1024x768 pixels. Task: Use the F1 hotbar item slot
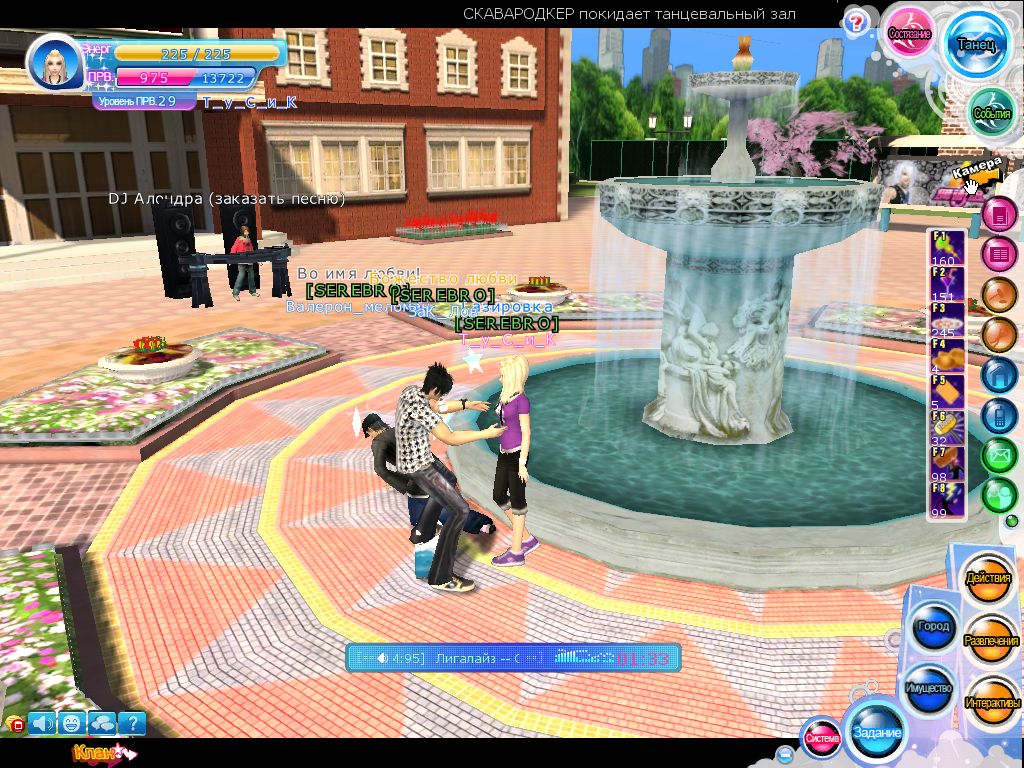[948, 246]
